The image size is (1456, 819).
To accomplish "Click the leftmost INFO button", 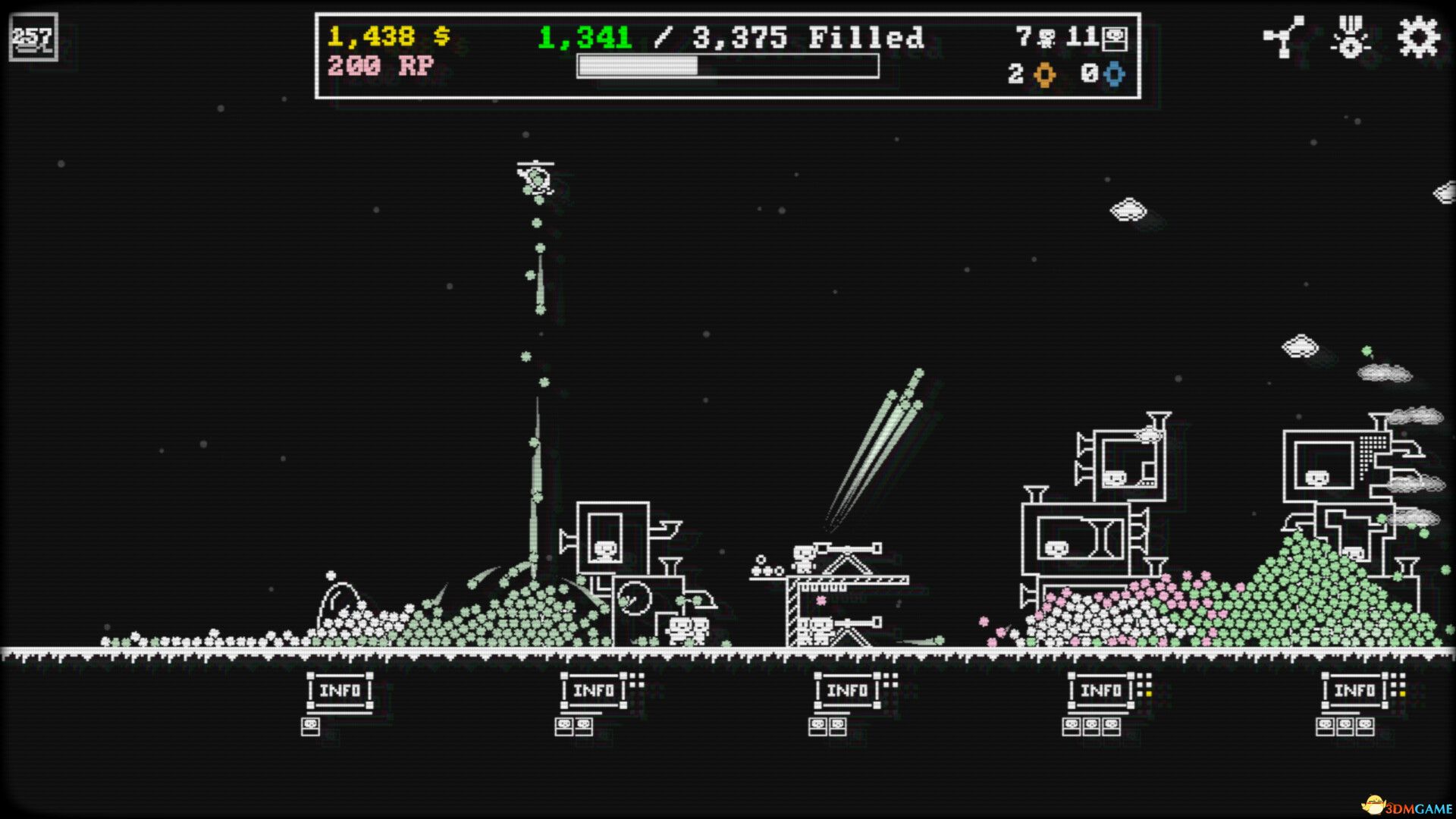I will pos(341,691).
